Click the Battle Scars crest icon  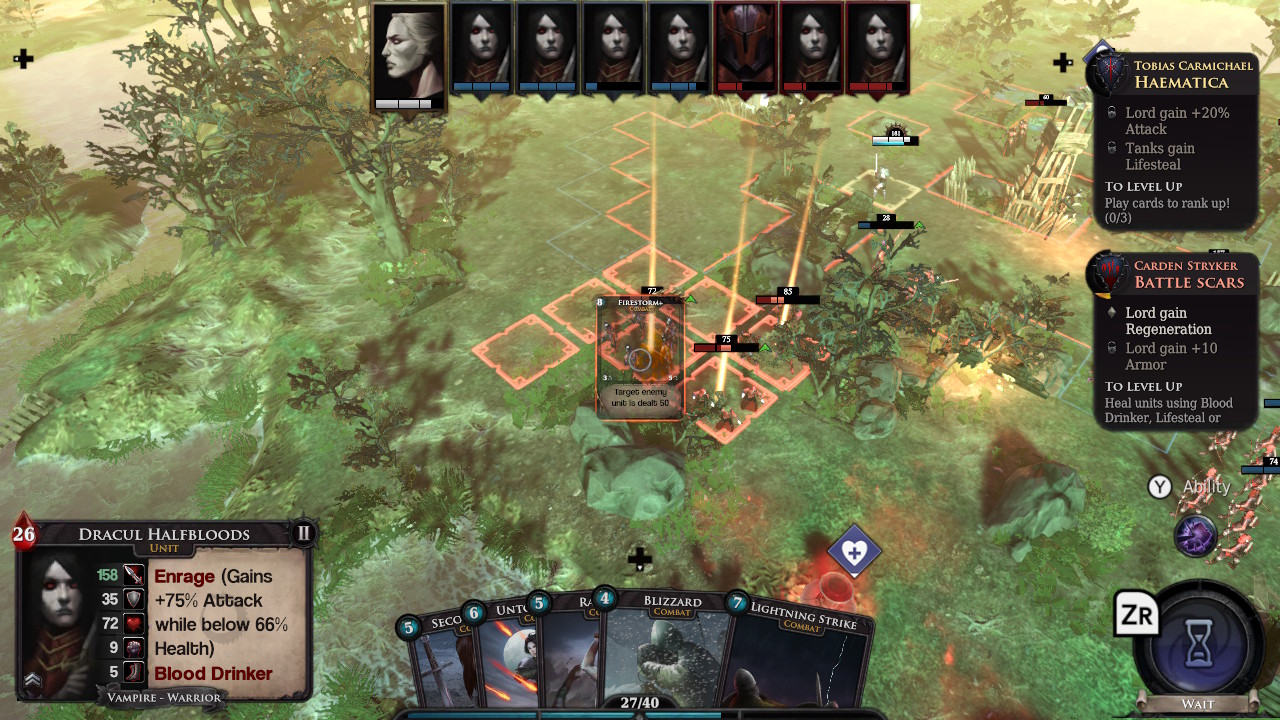click(1108, 272)
